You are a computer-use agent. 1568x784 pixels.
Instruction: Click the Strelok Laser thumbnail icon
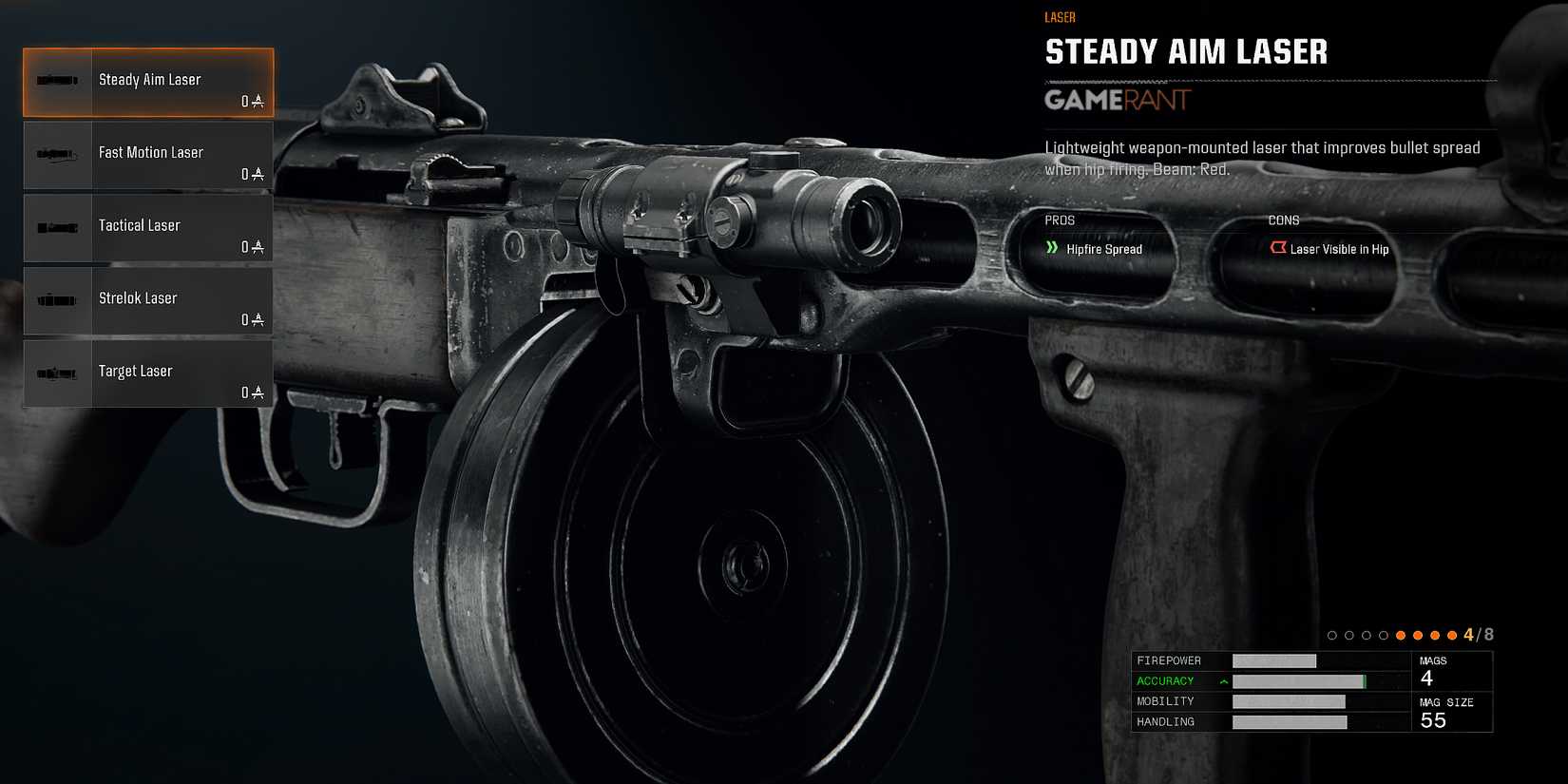click(x=55, y=300)
